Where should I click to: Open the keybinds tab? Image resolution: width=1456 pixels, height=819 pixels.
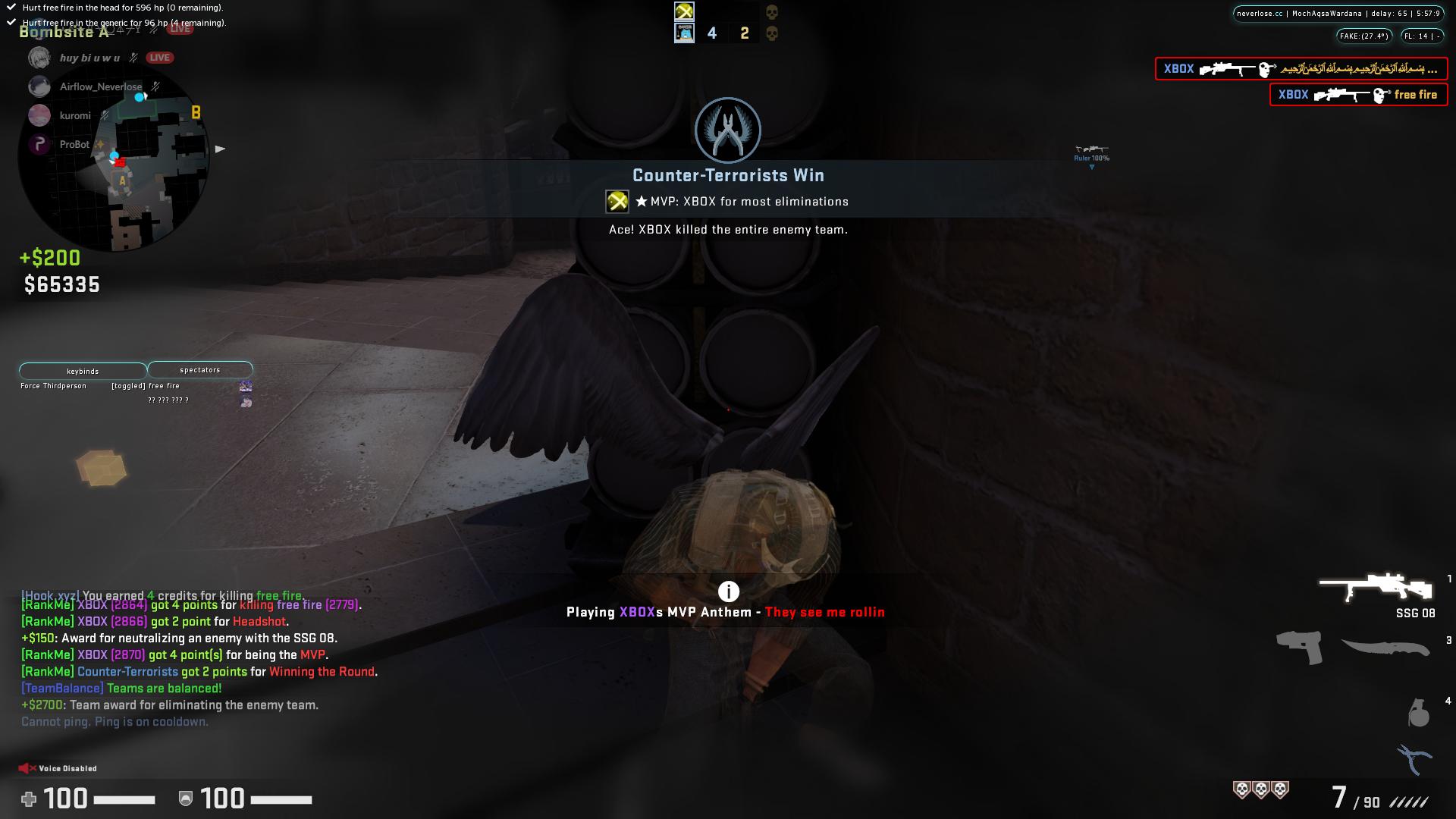point(81,371)
